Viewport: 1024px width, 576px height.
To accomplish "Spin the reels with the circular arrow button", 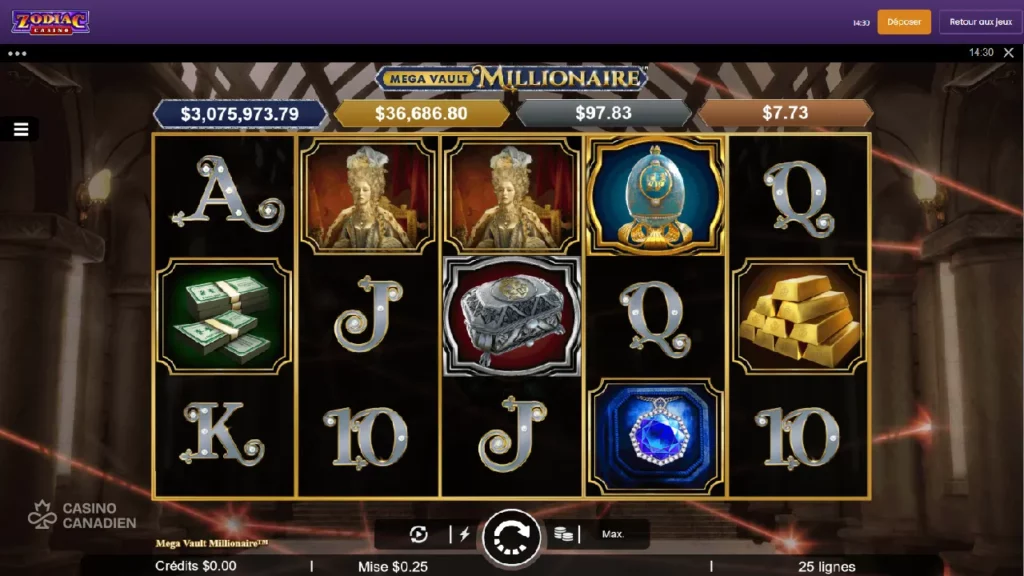I will [x=511, y=537].
